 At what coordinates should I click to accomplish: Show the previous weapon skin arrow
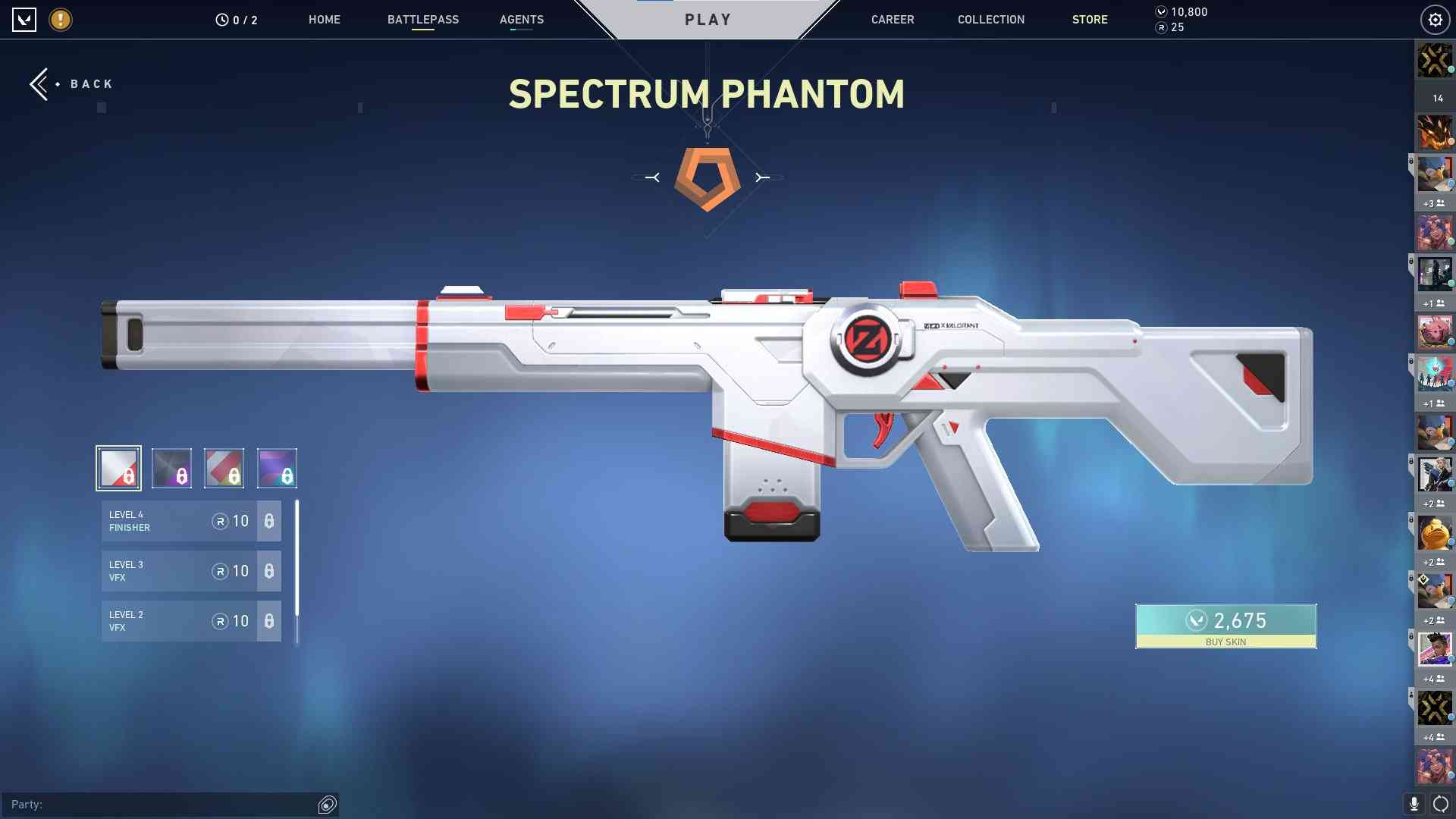[652, 177]
